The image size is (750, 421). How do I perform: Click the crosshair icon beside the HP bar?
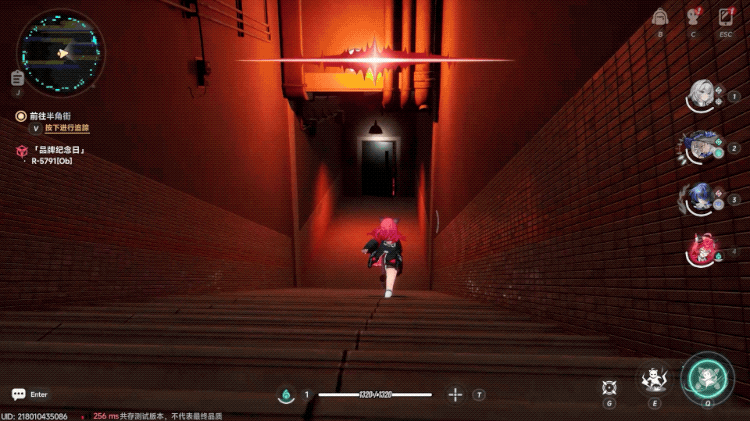coord(455,395)
